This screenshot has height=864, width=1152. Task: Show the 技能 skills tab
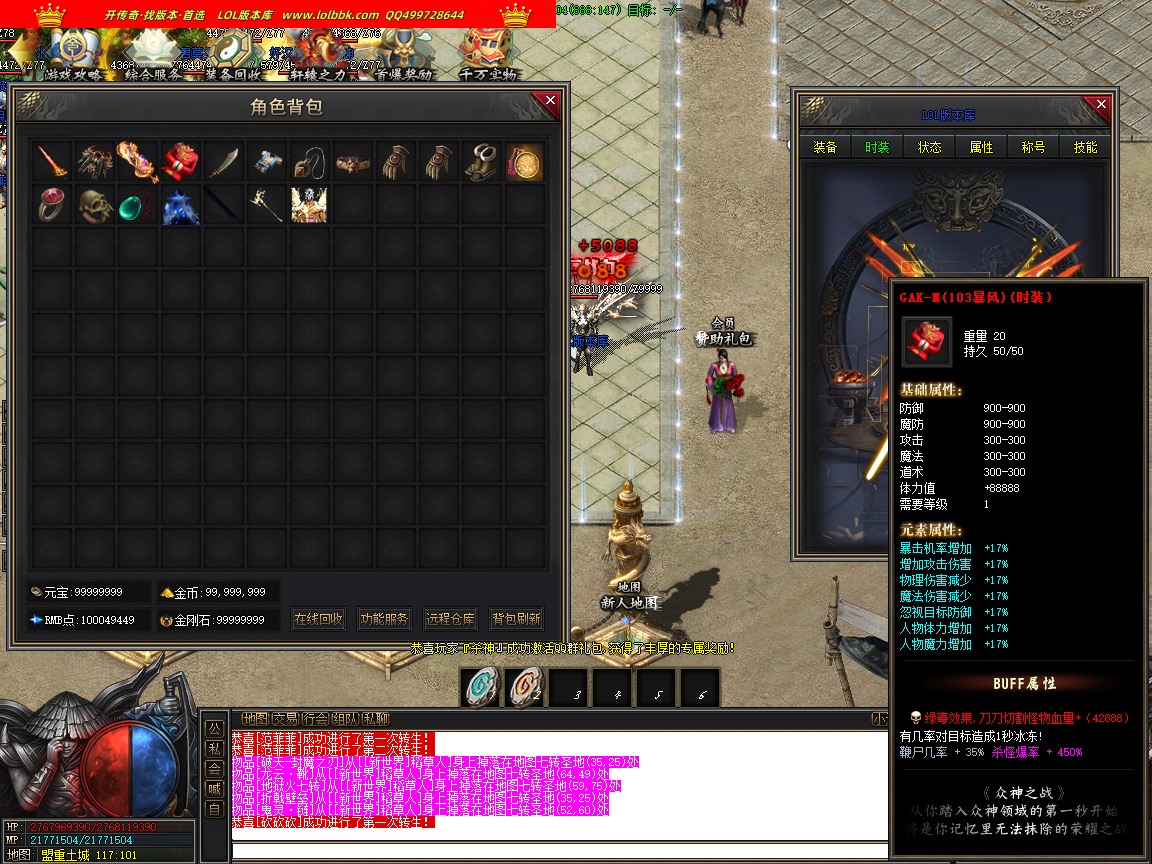[1085, 147]
